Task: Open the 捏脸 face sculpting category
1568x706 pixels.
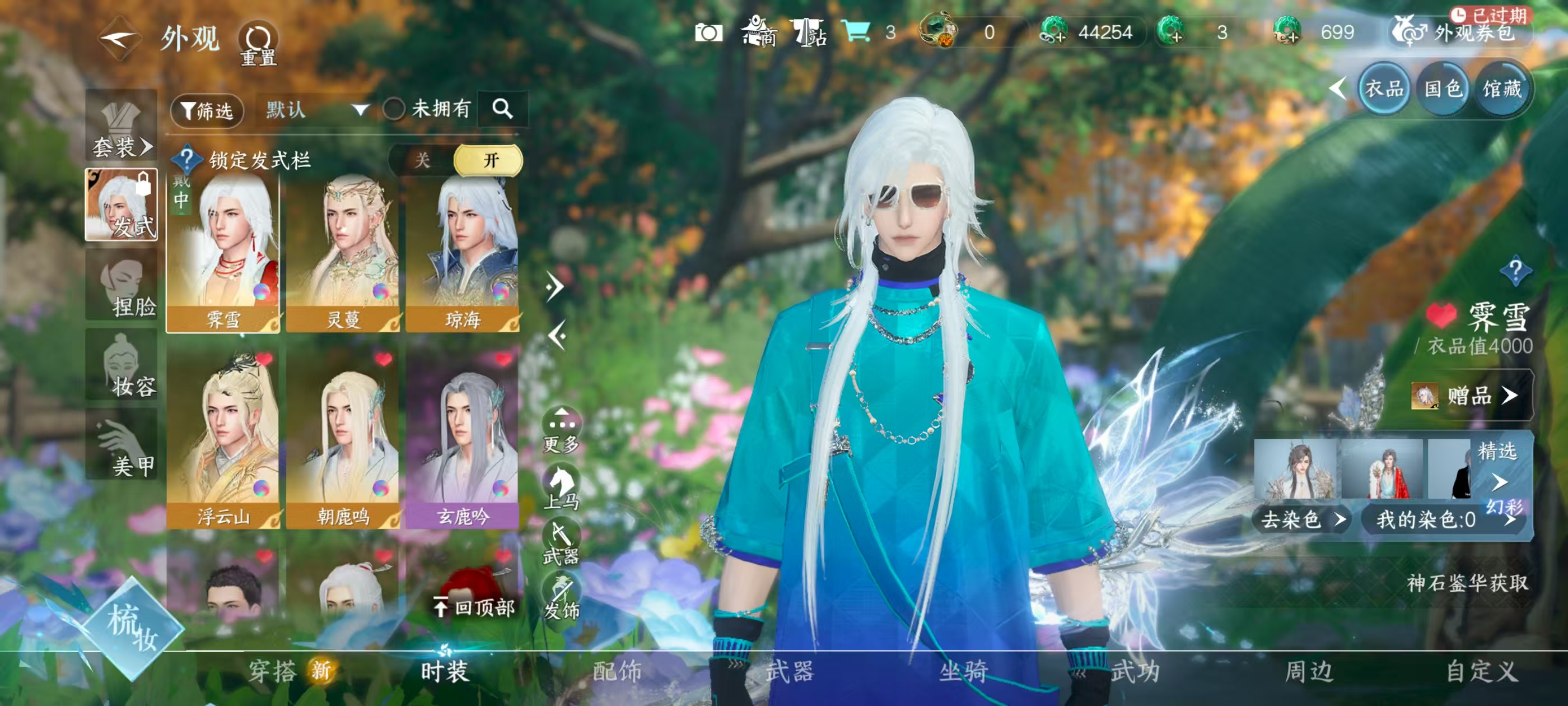Action: point(122,285)
